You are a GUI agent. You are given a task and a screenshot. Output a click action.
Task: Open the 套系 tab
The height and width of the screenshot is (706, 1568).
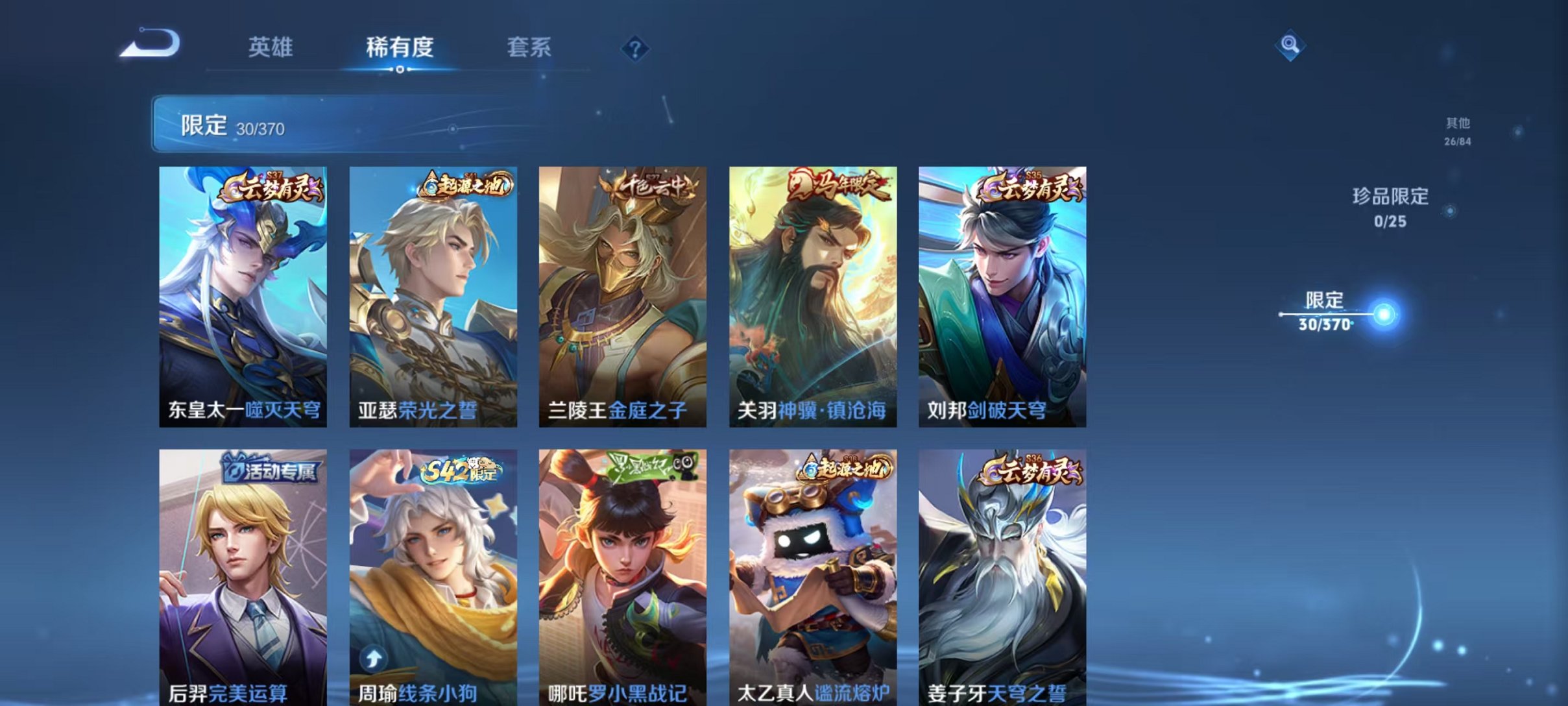(528, 46)
